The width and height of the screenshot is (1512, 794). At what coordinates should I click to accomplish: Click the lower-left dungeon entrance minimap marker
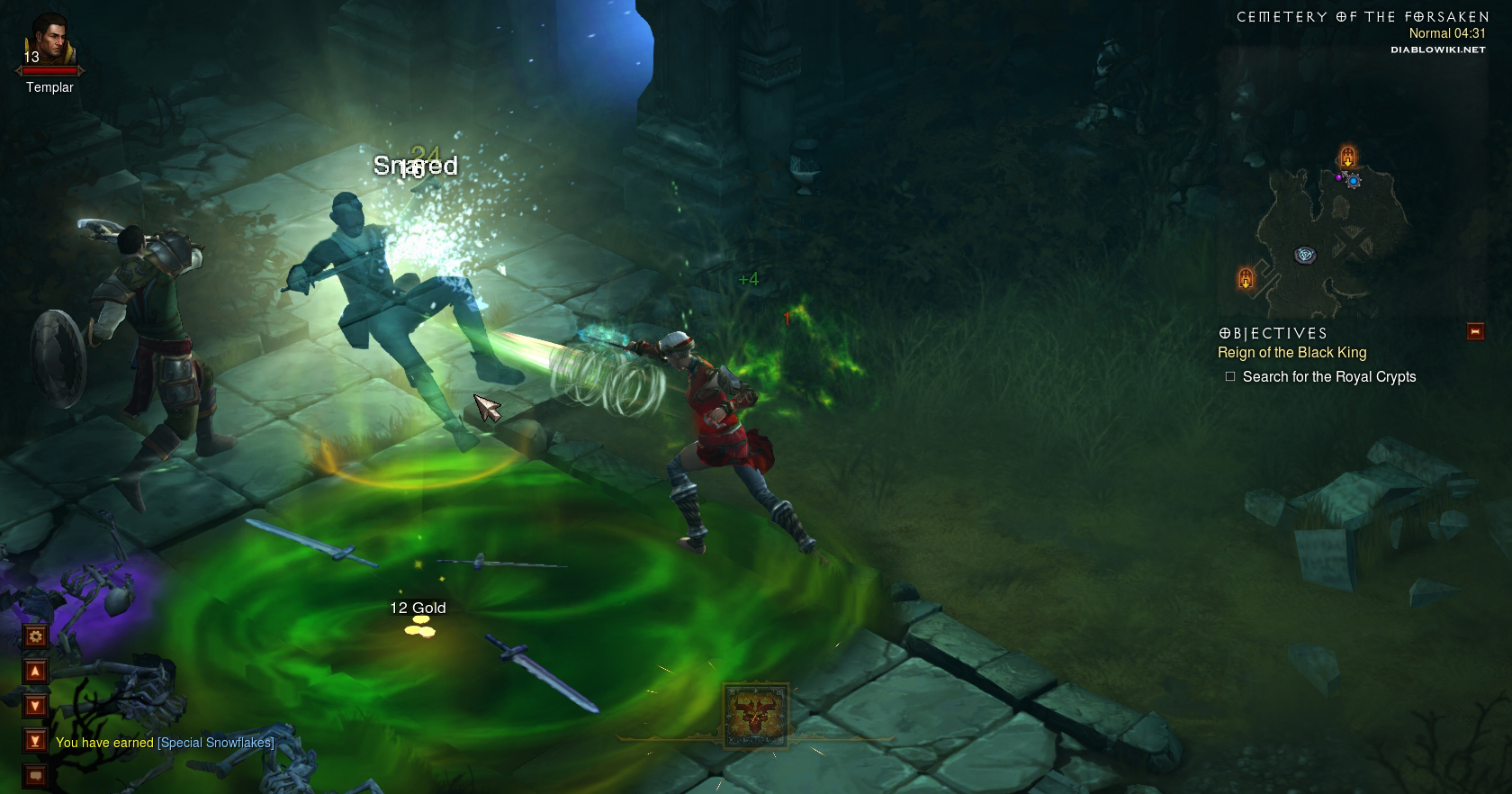point(1246,278)
